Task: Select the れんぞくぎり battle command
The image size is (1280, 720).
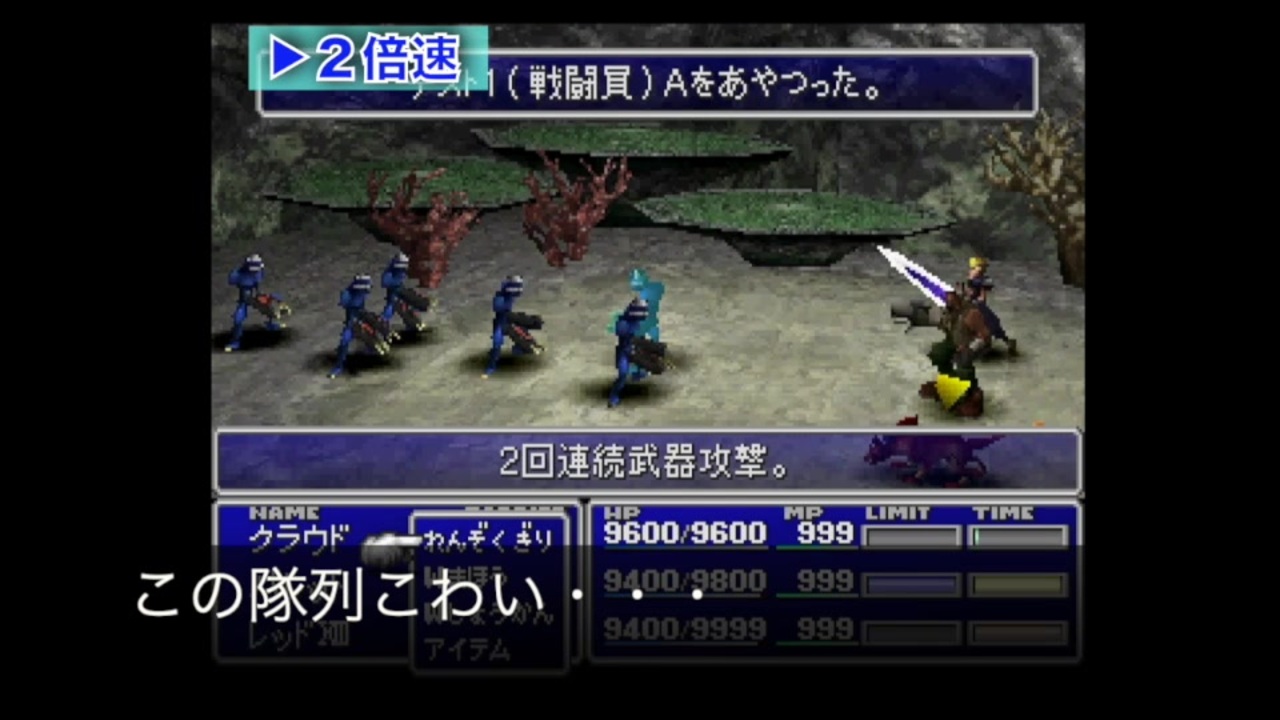Action: pos(489,538)
